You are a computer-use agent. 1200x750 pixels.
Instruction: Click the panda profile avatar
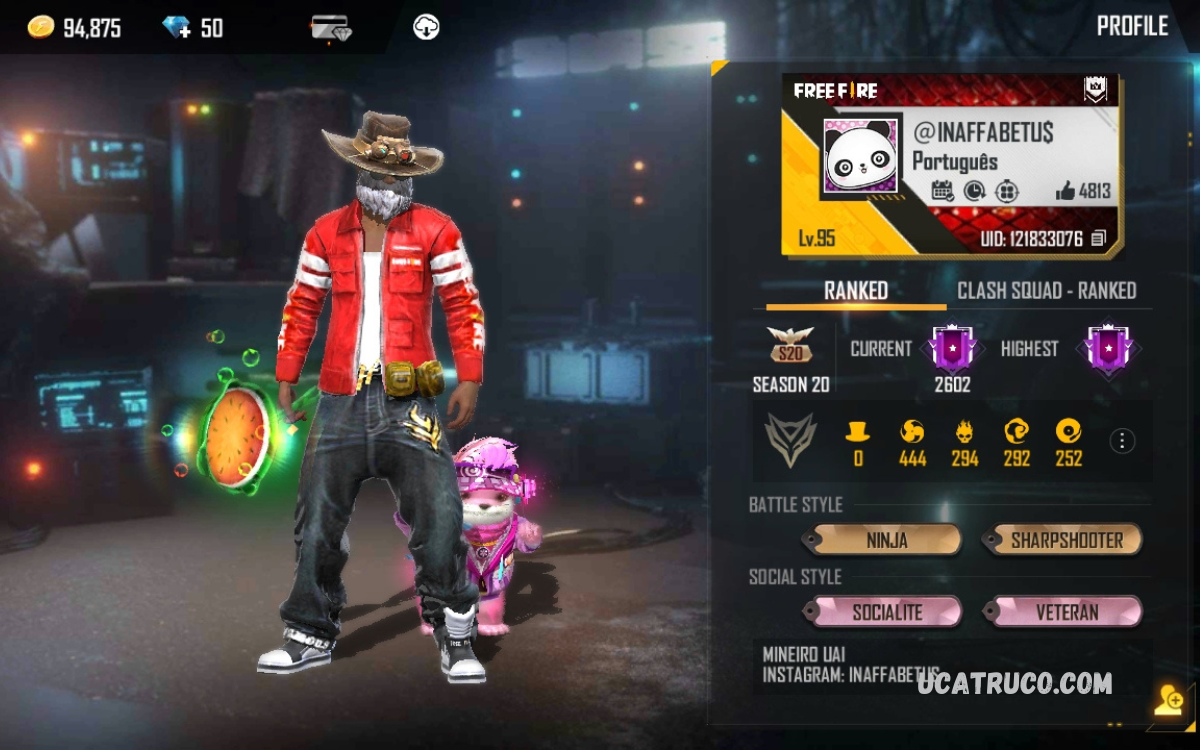click(x=859, y=156)
